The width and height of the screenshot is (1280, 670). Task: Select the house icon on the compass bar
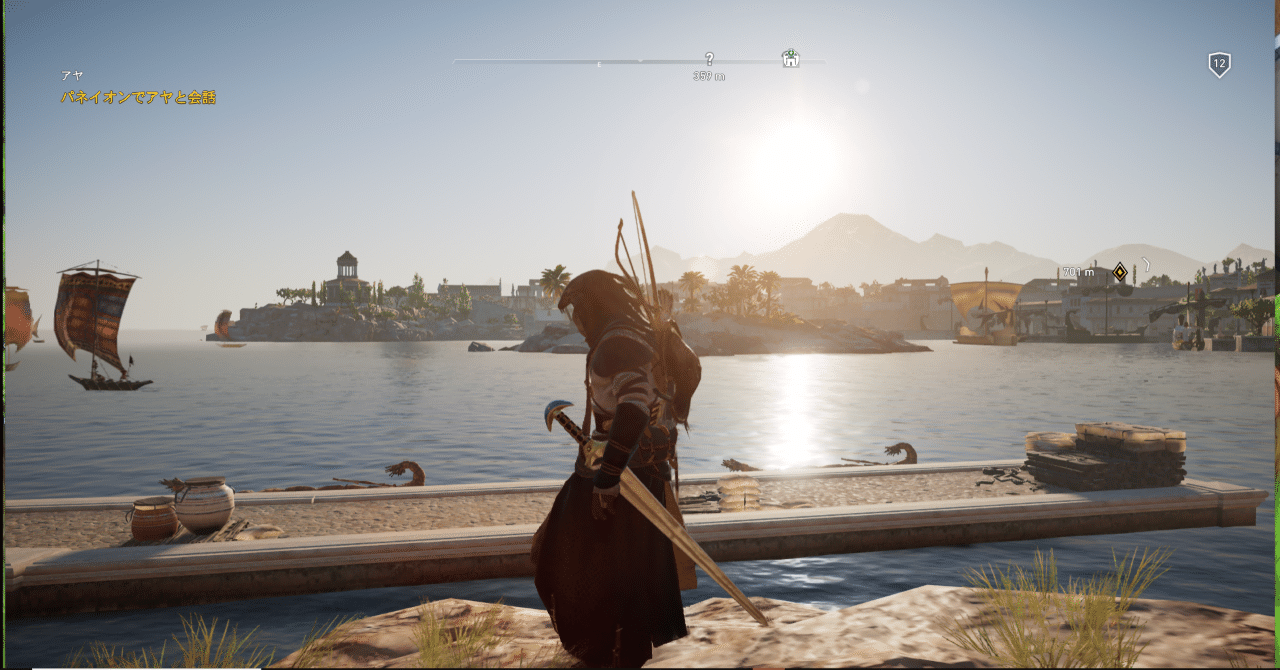(x=790, y=58)
